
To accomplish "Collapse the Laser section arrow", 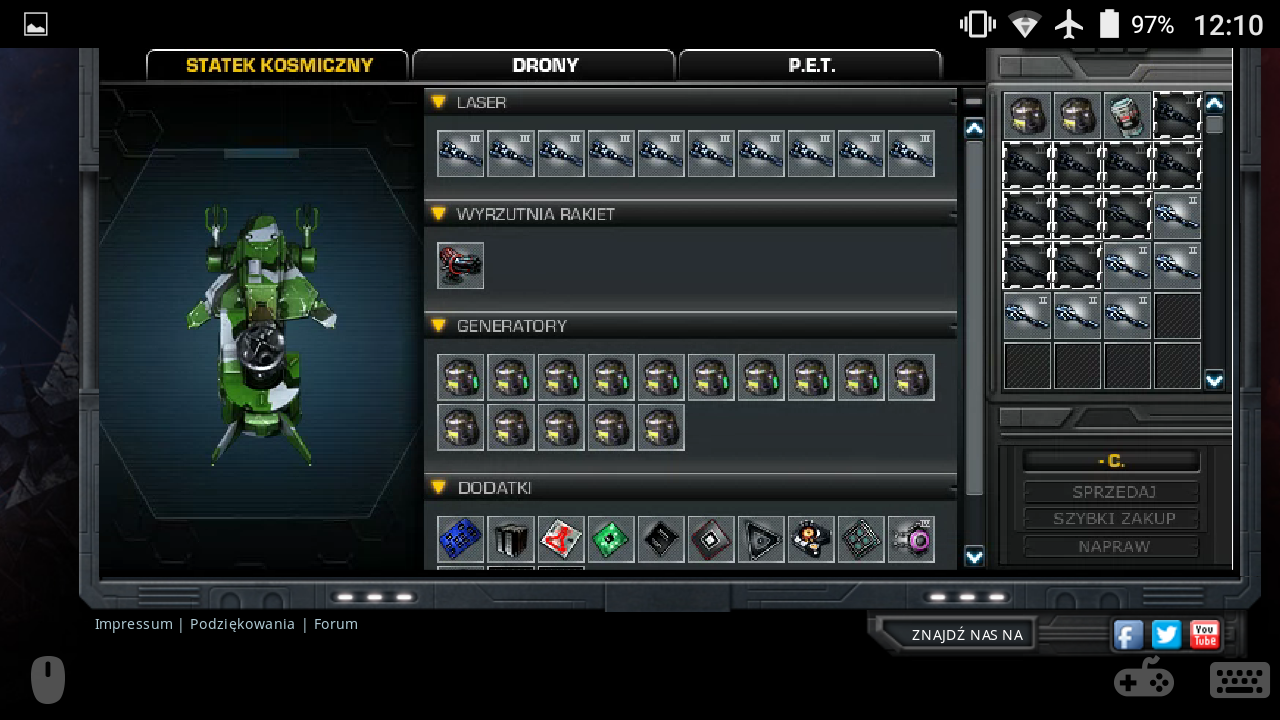I will coord(439,102).
